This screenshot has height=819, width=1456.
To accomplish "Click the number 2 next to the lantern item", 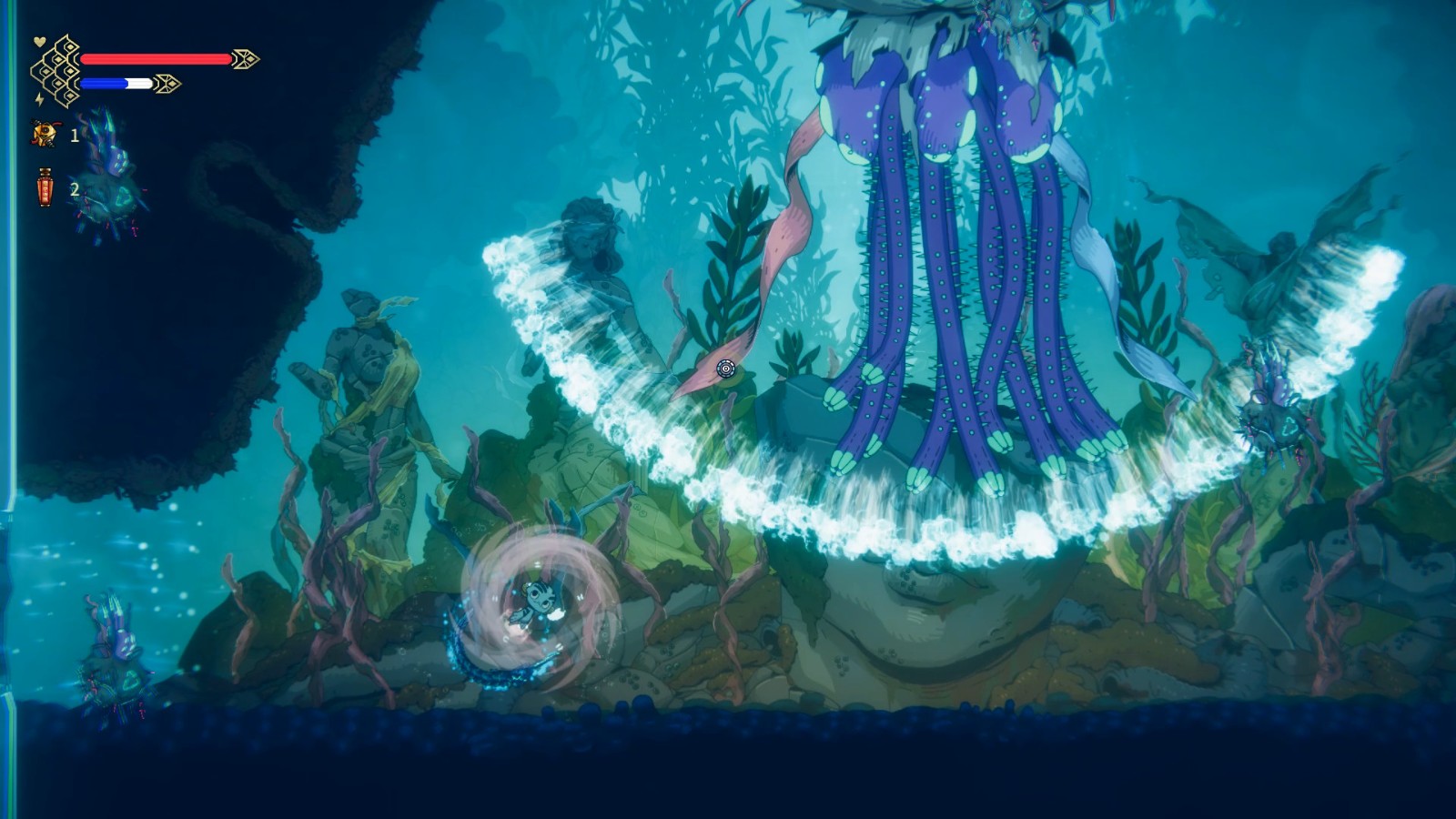I will [75, 191].
